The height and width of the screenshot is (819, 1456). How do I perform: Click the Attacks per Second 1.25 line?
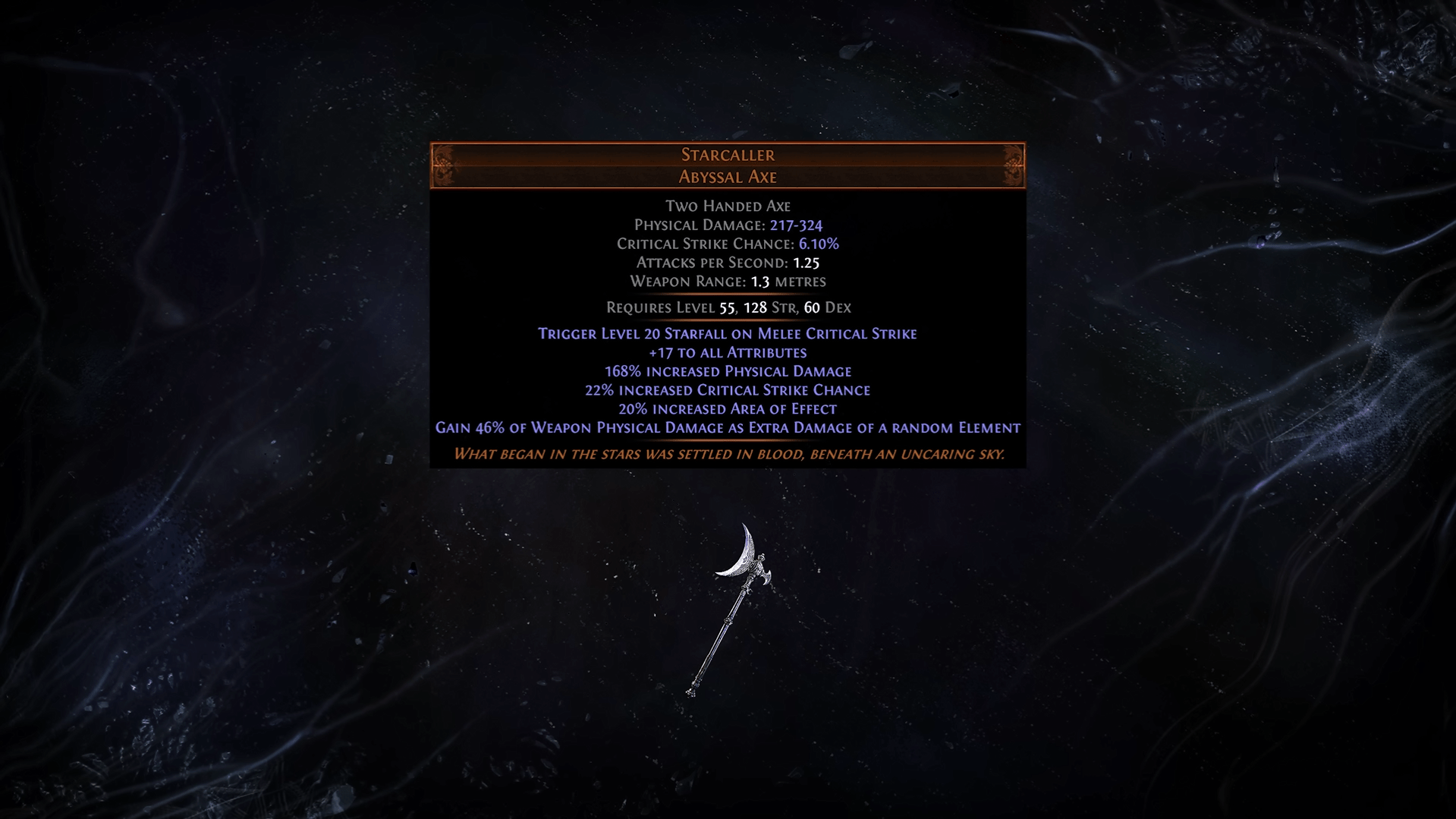point(728,263)
